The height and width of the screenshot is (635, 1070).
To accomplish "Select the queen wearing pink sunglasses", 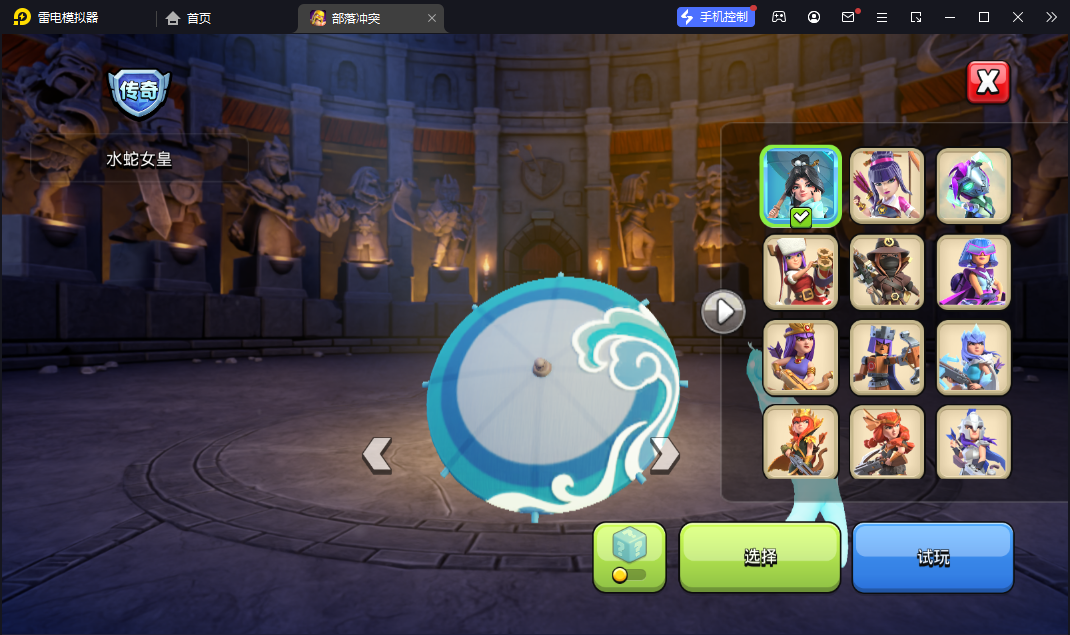I will pyautogui.click(x=973, y=272).
